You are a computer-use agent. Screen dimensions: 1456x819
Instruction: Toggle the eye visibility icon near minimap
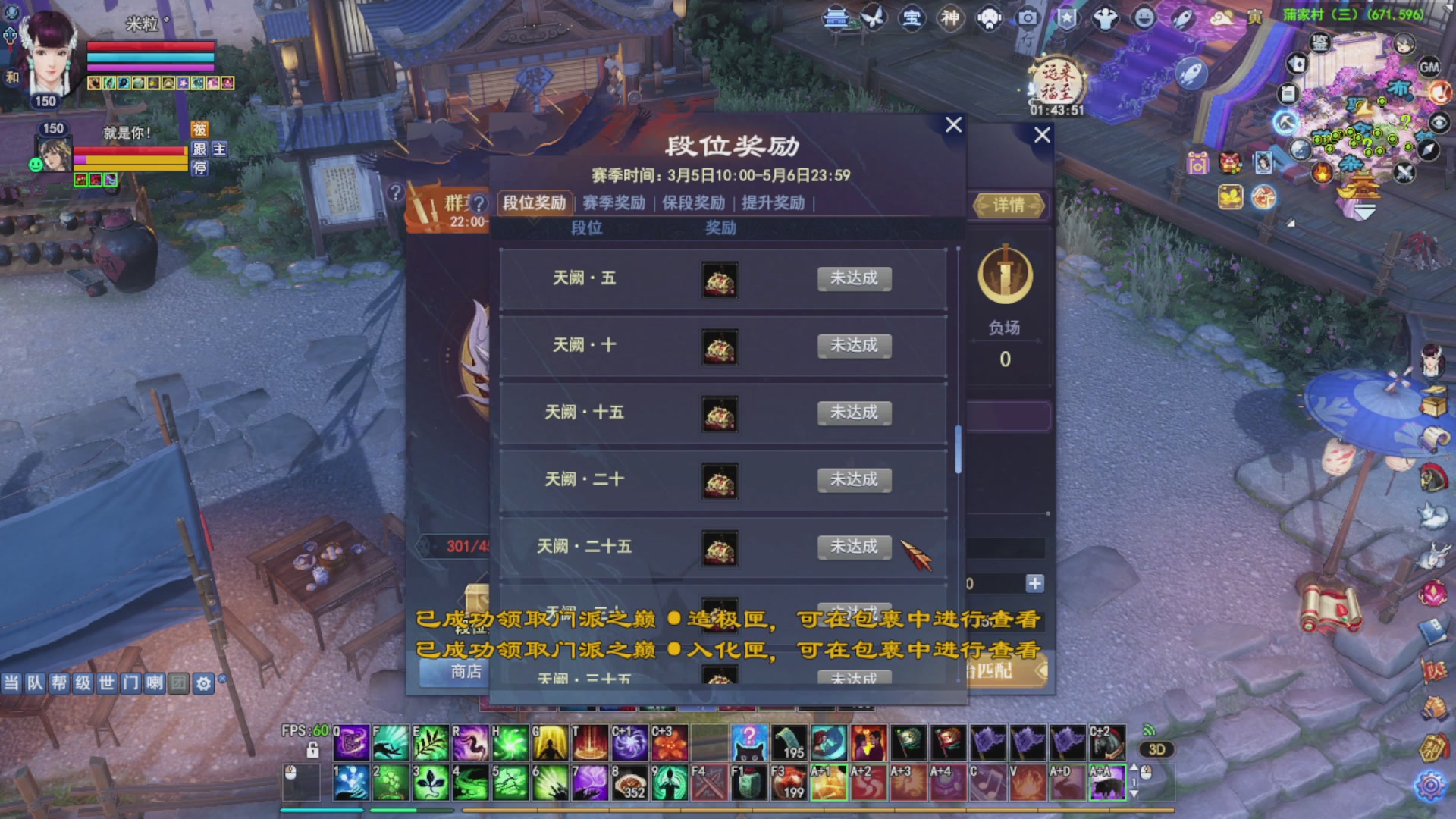pos(1440,123)
